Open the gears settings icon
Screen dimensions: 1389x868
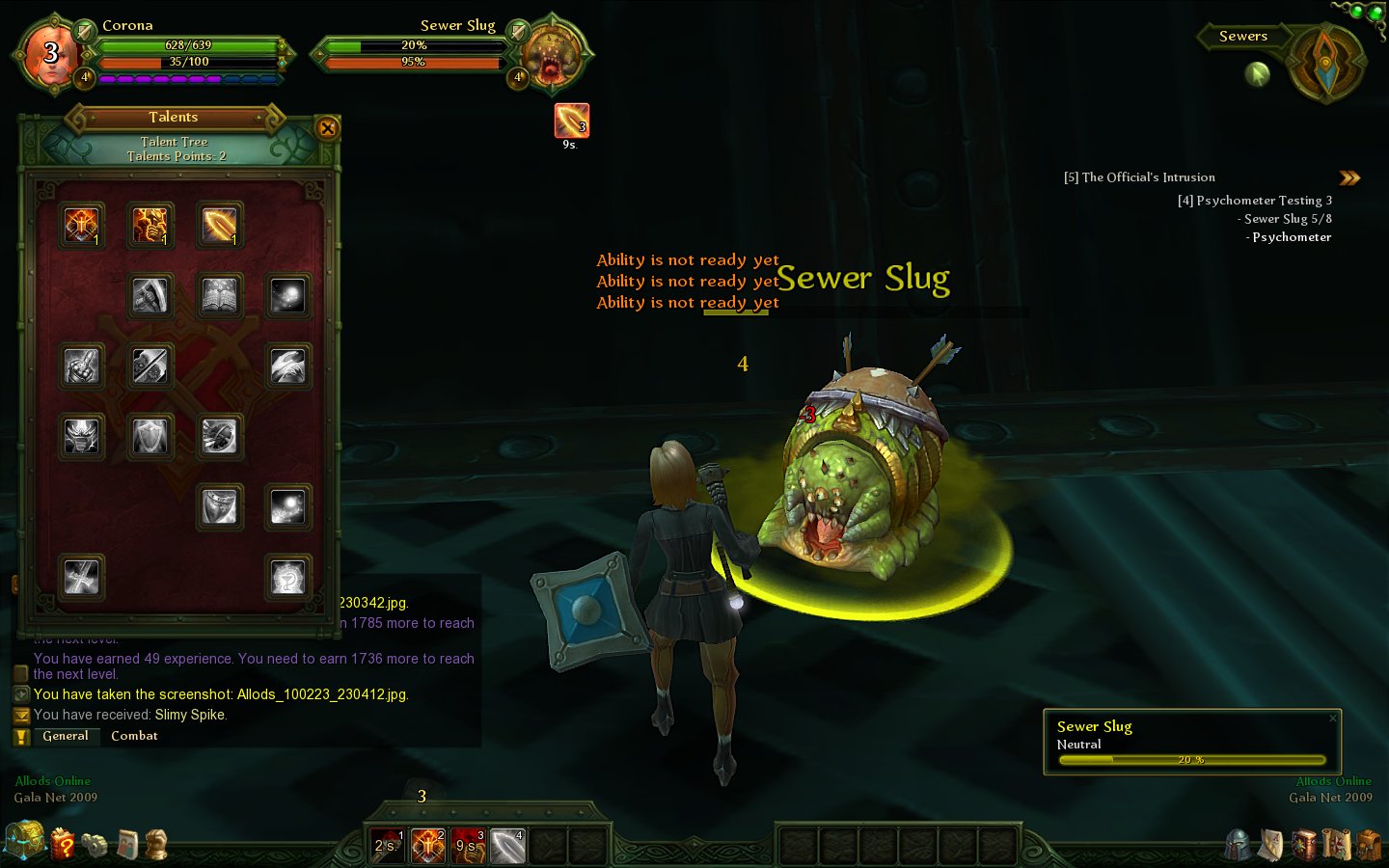95,845
